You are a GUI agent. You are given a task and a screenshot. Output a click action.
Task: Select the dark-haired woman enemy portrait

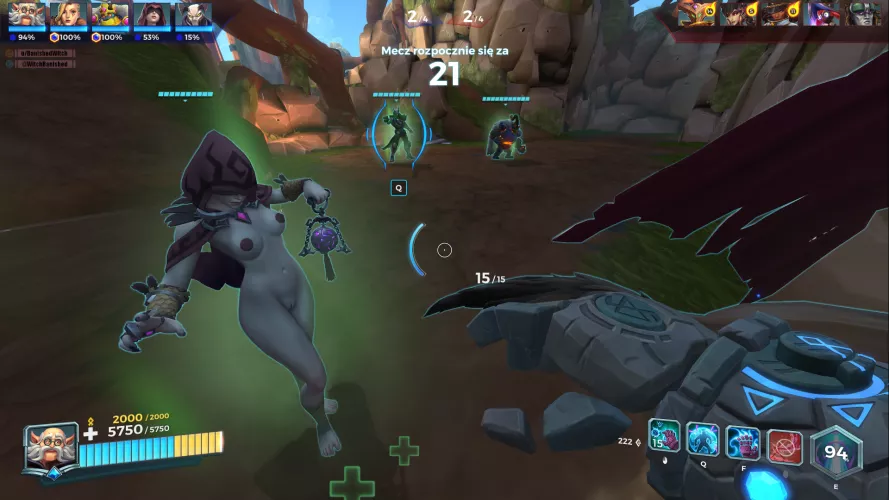click(735, 13)
